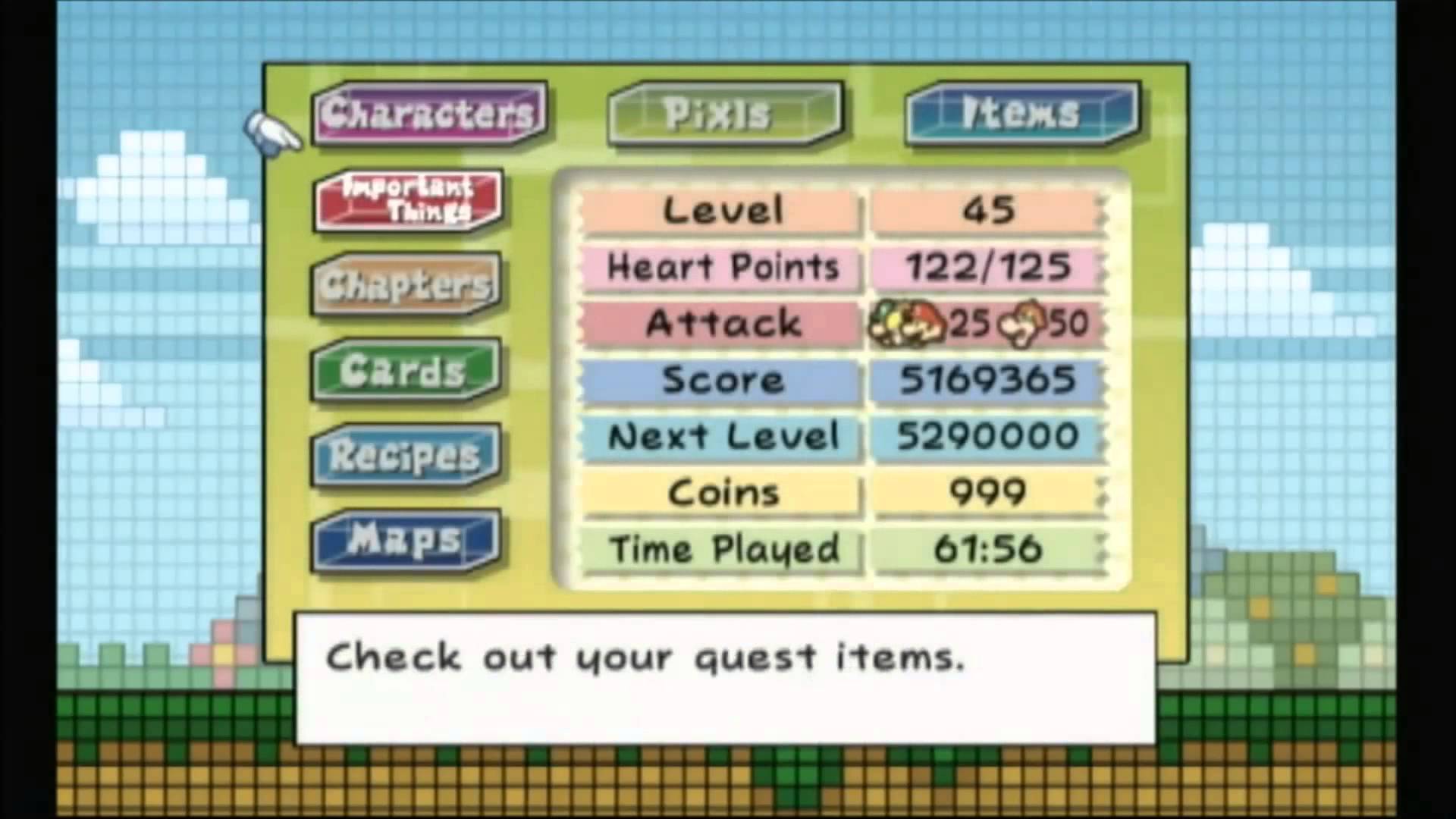Open the Items menu
Viewport: 1456px width, 819px height.
pos(1021,114)
